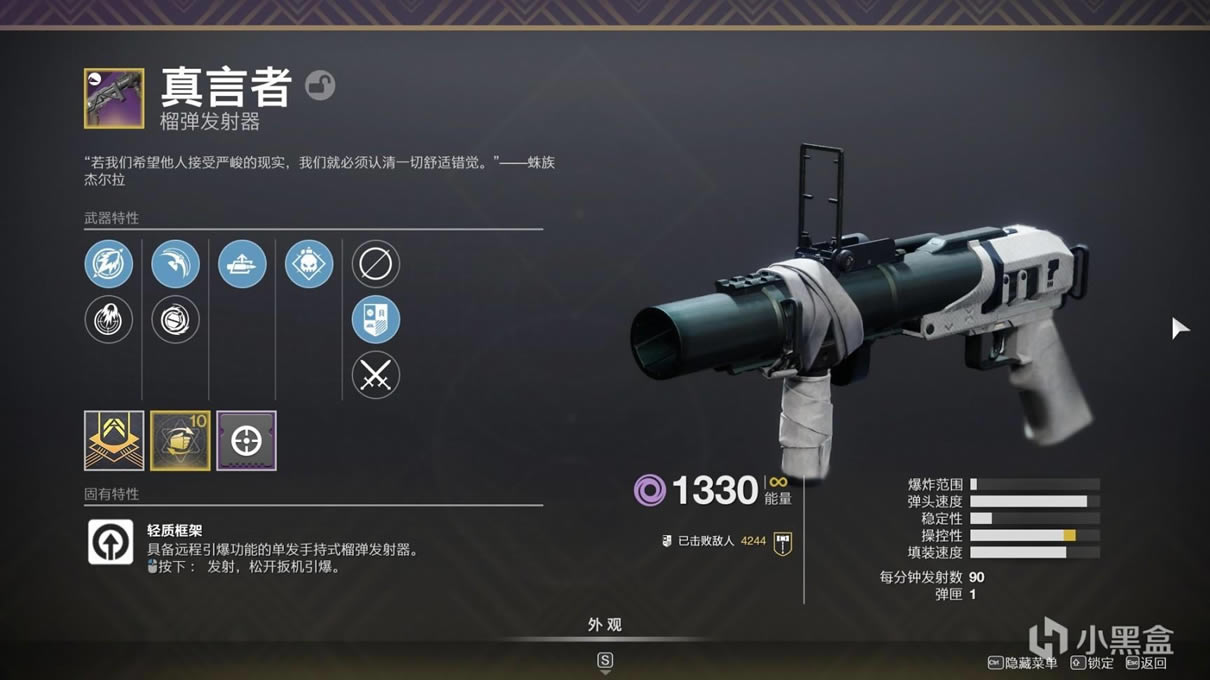This screenshot has height=680, width=1210.
Task: Inspect the bullet-with-up-arrow trait perk
Action: tap(242, 264)
